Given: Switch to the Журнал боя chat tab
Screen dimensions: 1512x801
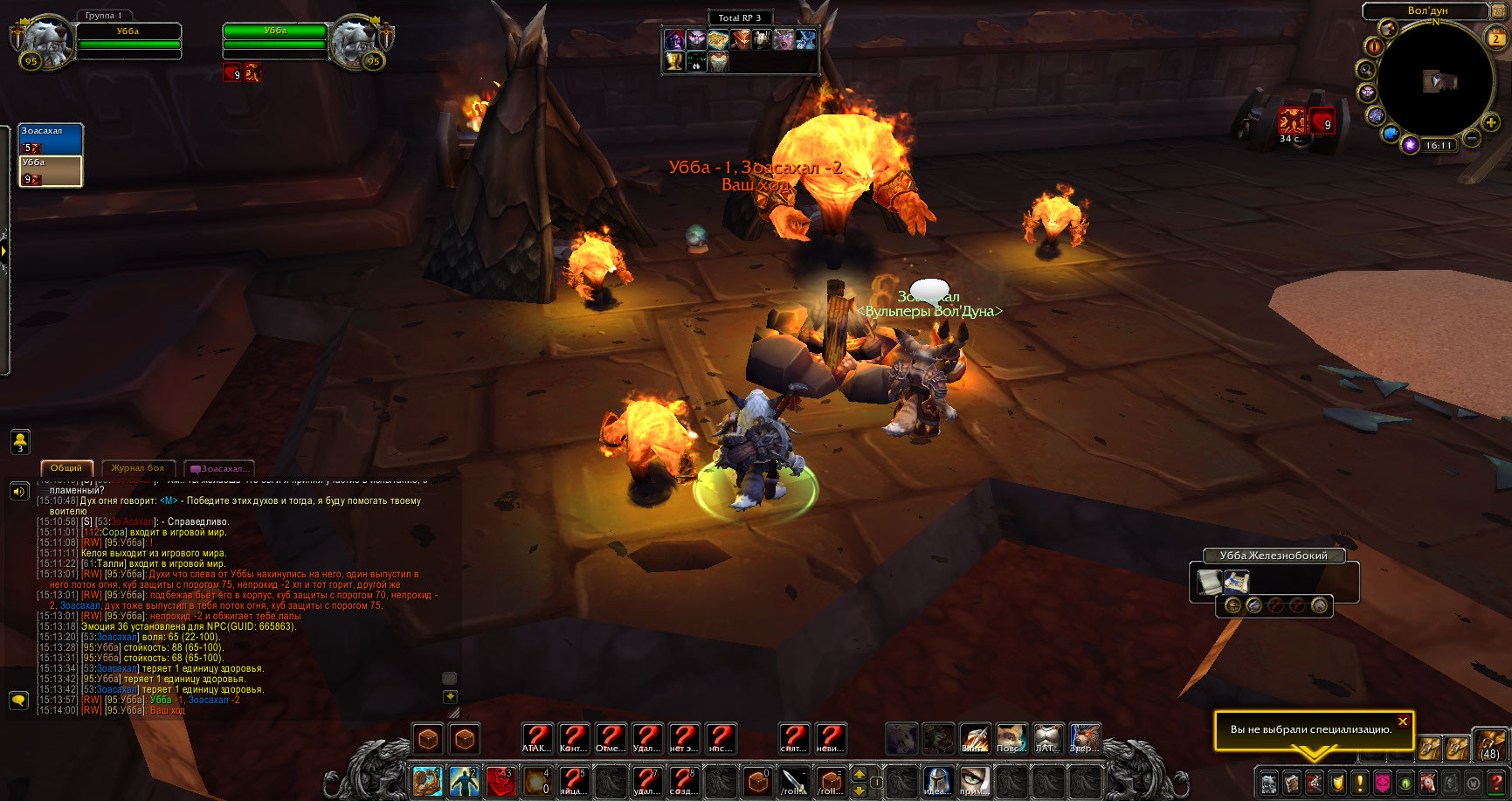Looking at the screenshot, I should coord(138,468).
